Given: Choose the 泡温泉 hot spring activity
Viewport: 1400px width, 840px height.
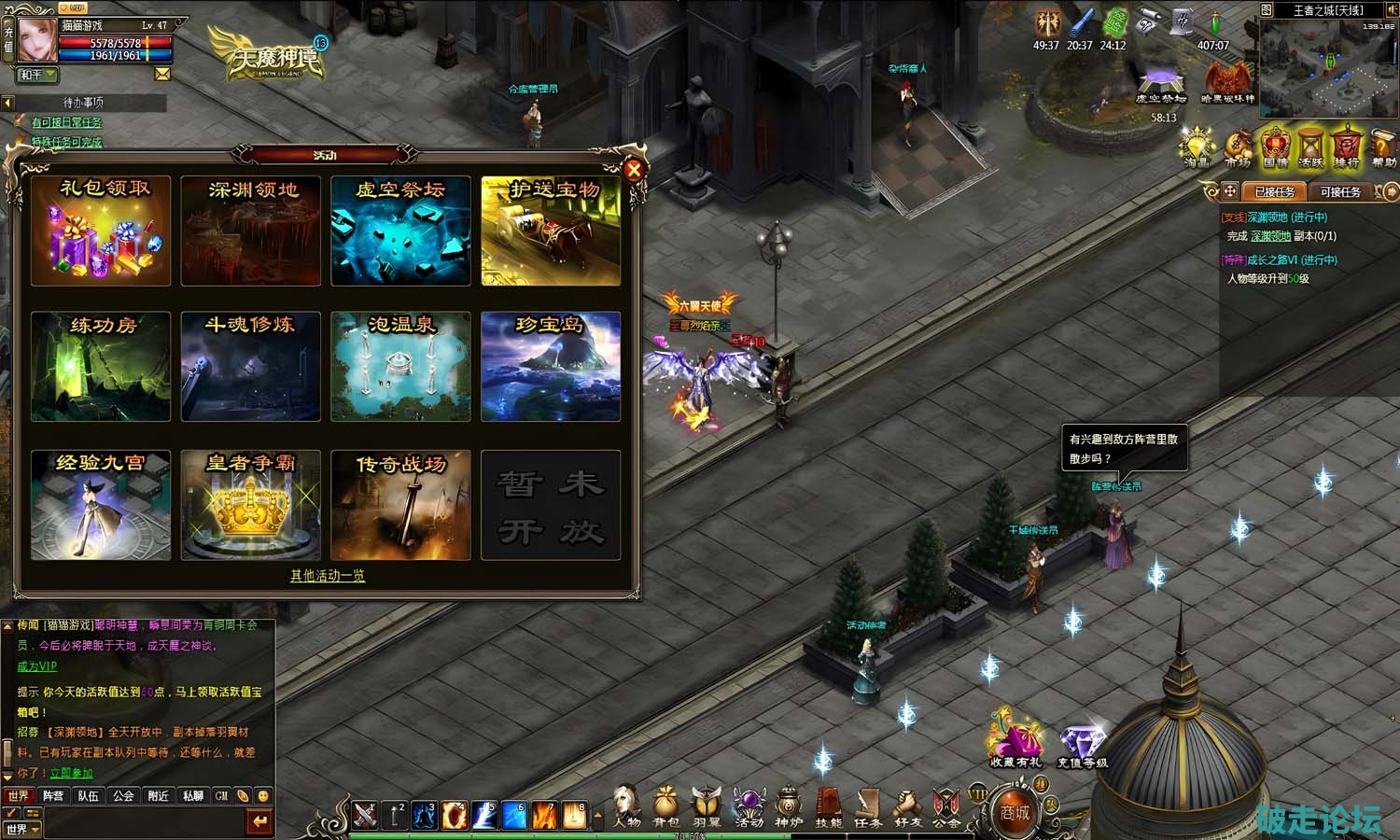Looking at the screenshot, I should point(400,367).
